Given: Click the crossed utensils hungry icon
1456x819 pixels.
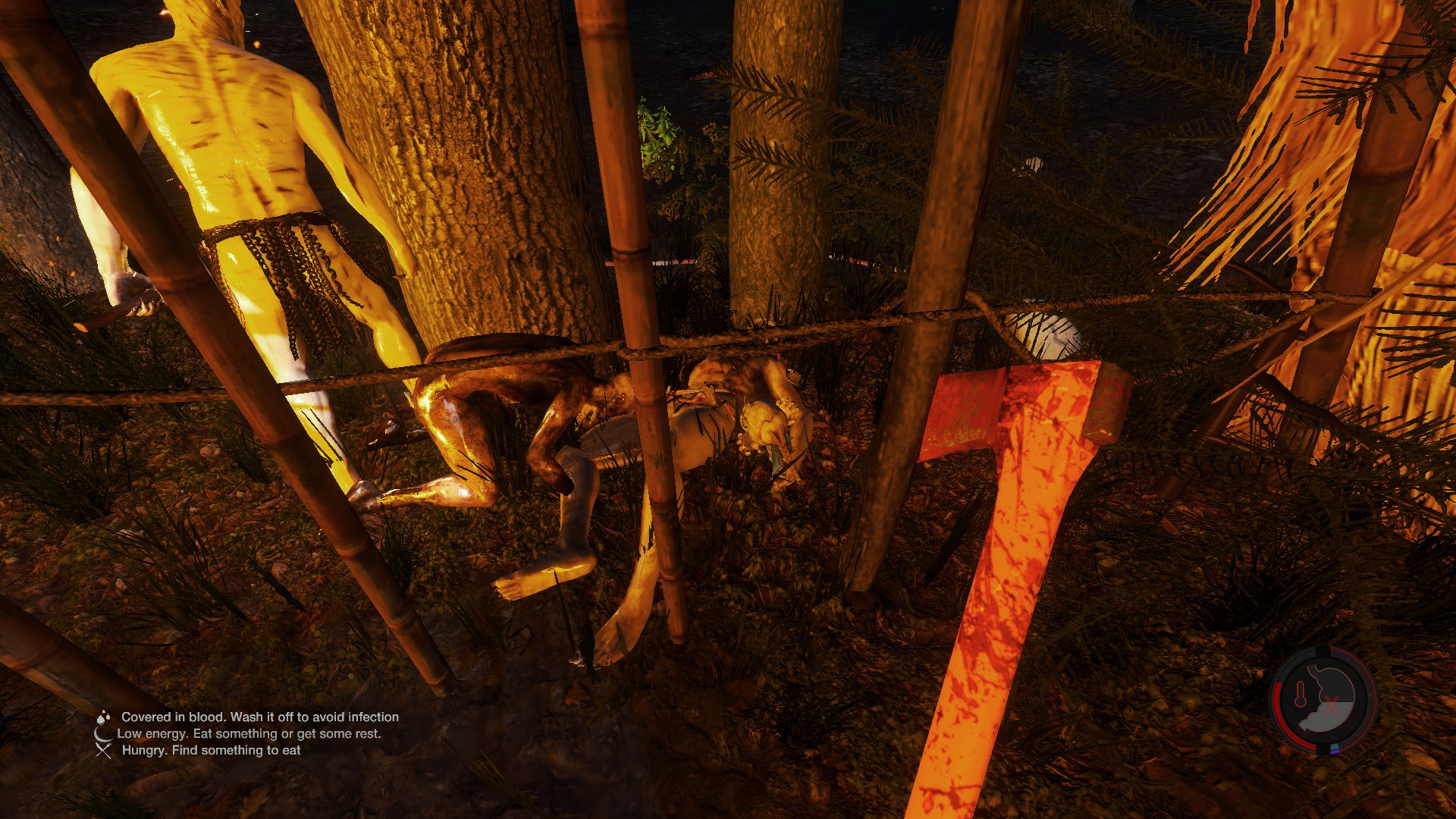Looking at the screenshot, I should point(104,750).
